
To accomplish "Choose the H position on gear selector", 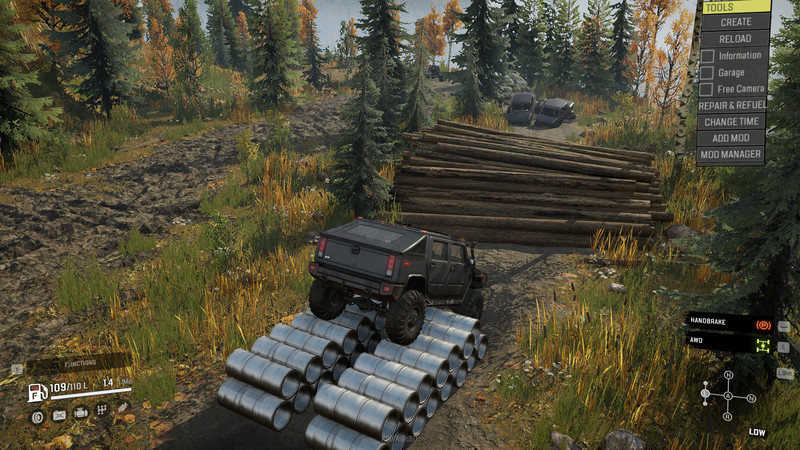I will (x=728, y=375).
